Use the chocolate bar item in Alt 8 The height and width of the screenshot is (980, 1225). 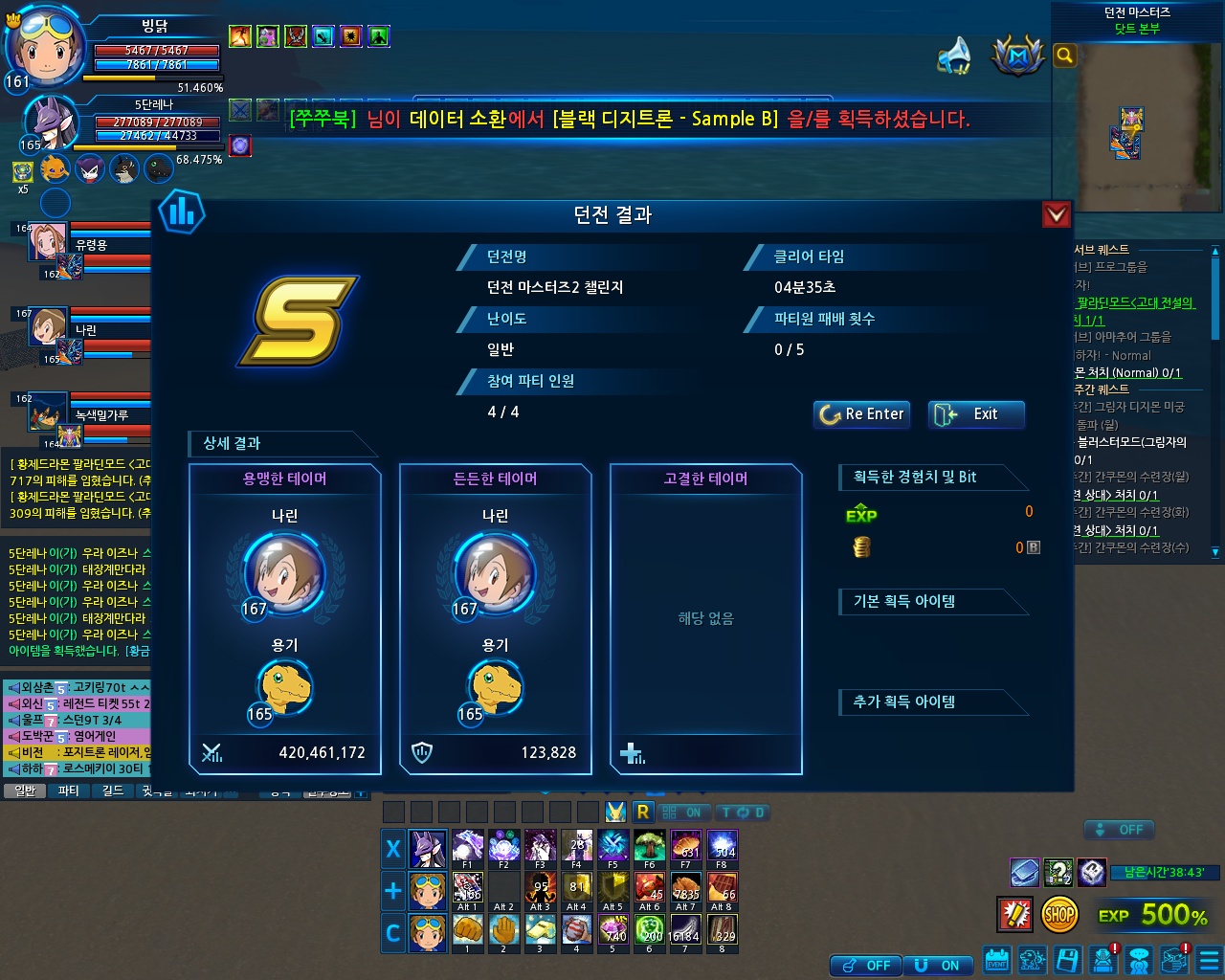click(723, 889)
